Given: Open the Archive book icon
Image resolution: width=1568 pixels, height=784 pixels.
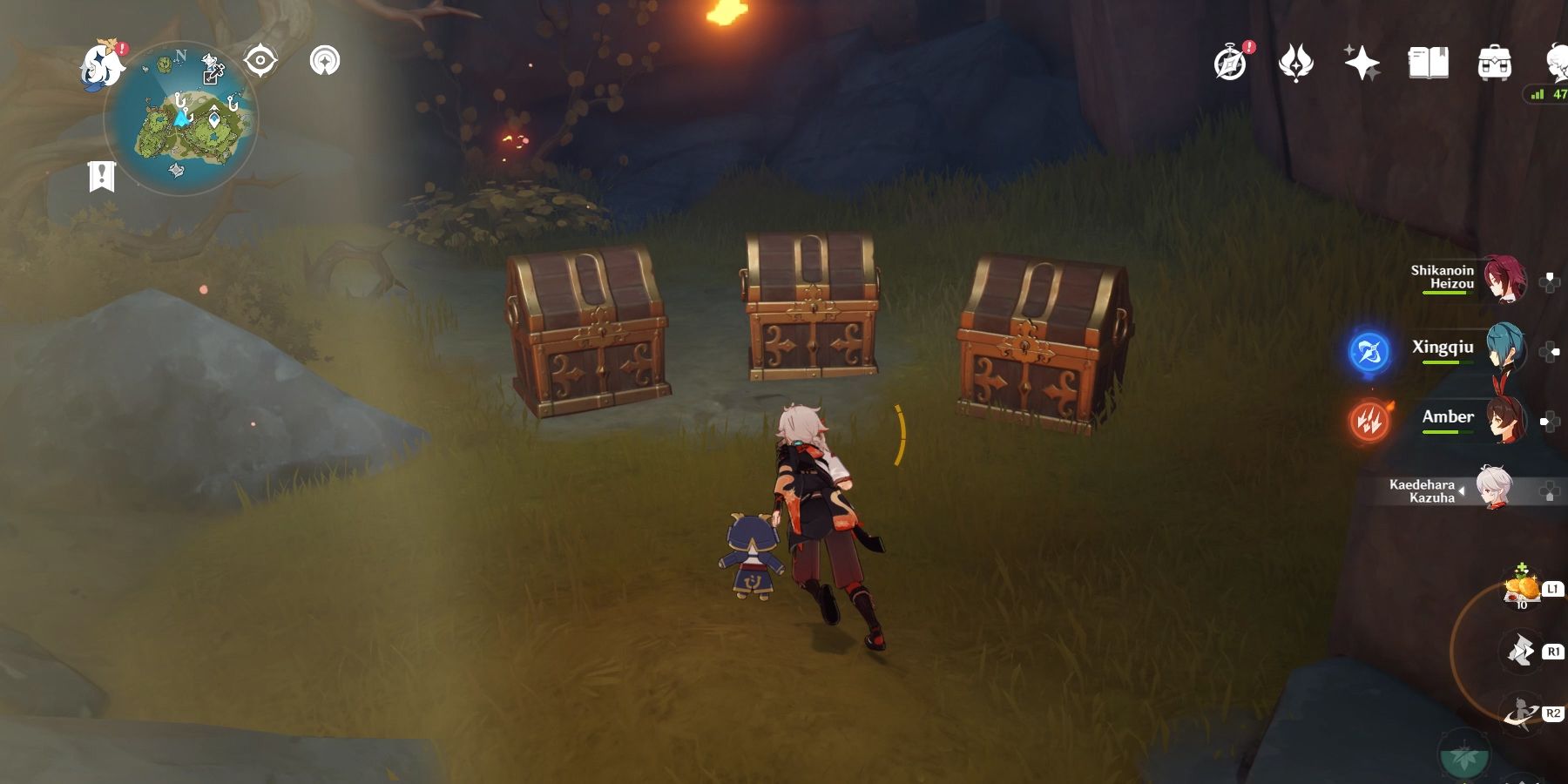Looking at the screenshot, I should coord(1429,61).
